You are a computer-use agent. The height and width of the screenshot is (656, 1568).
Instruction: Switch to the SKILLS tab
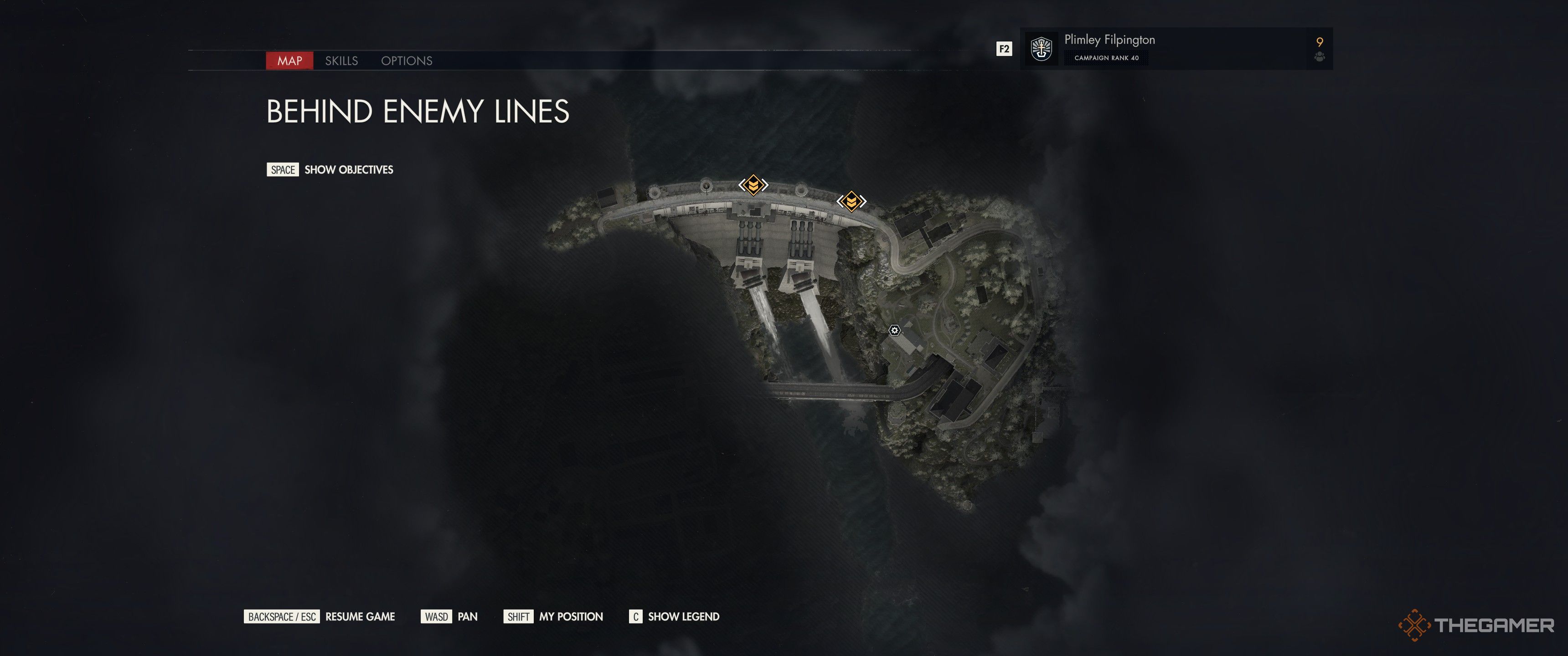coord(342,61)
